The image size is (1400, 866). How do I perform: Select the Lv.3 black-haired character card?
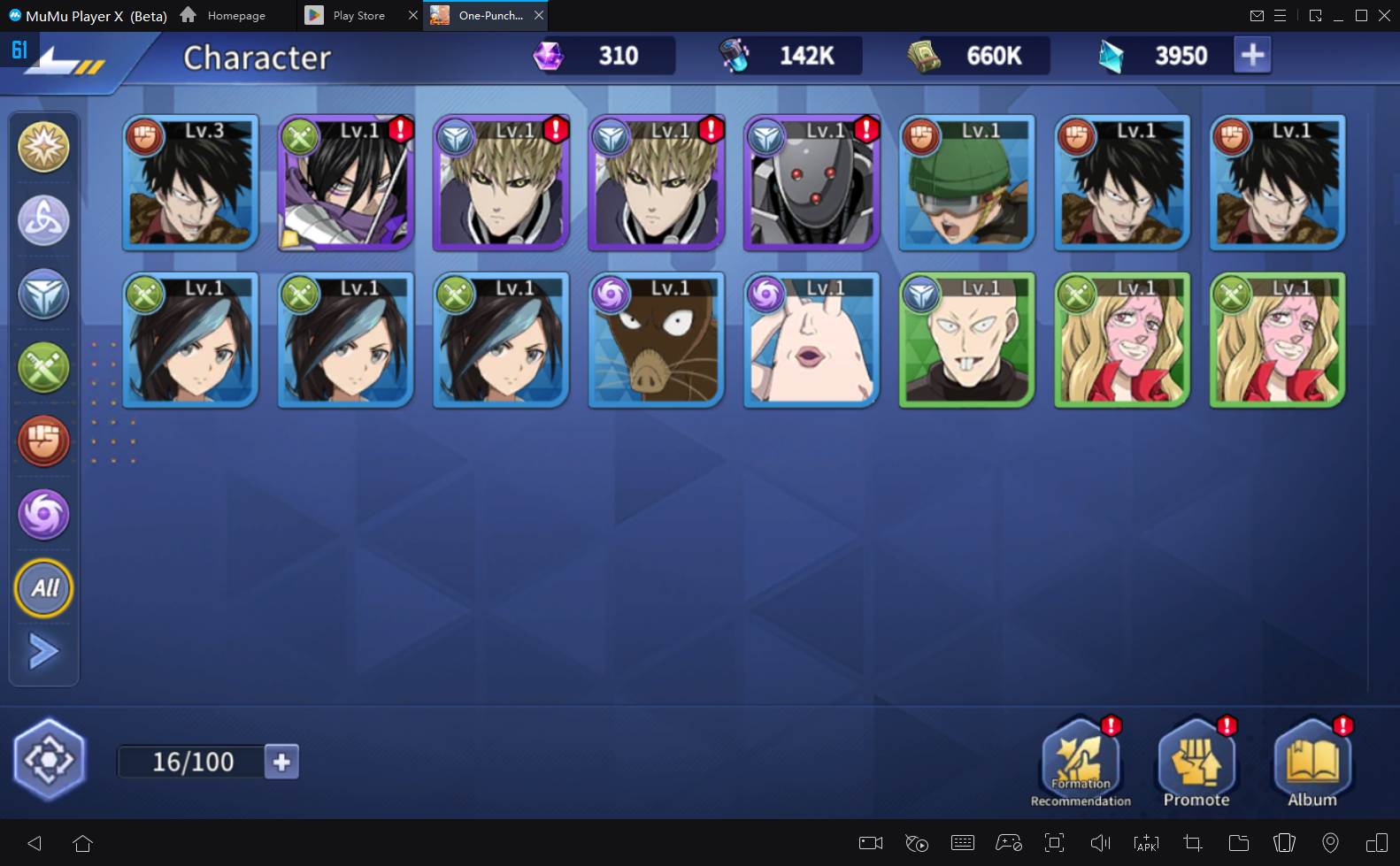click(x=190, y=183)
